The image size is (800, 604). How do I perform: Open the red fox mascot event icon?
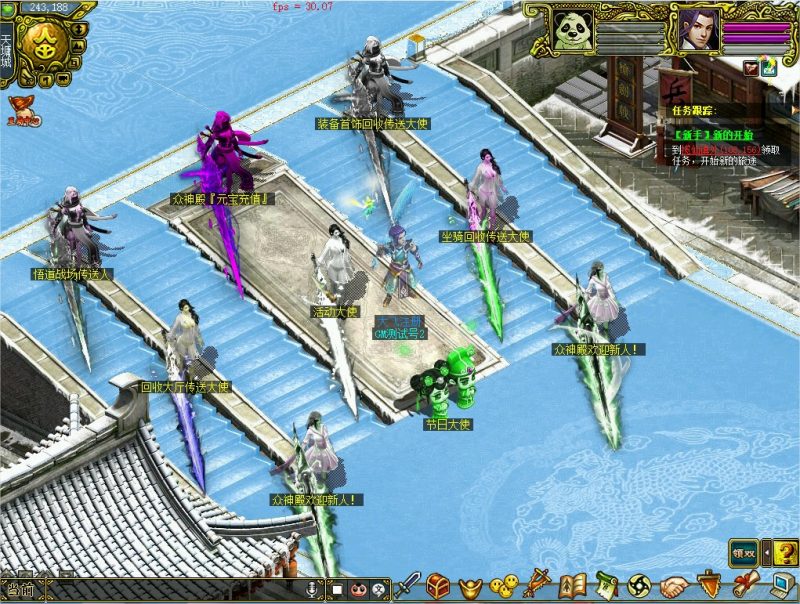click(18, 107)
